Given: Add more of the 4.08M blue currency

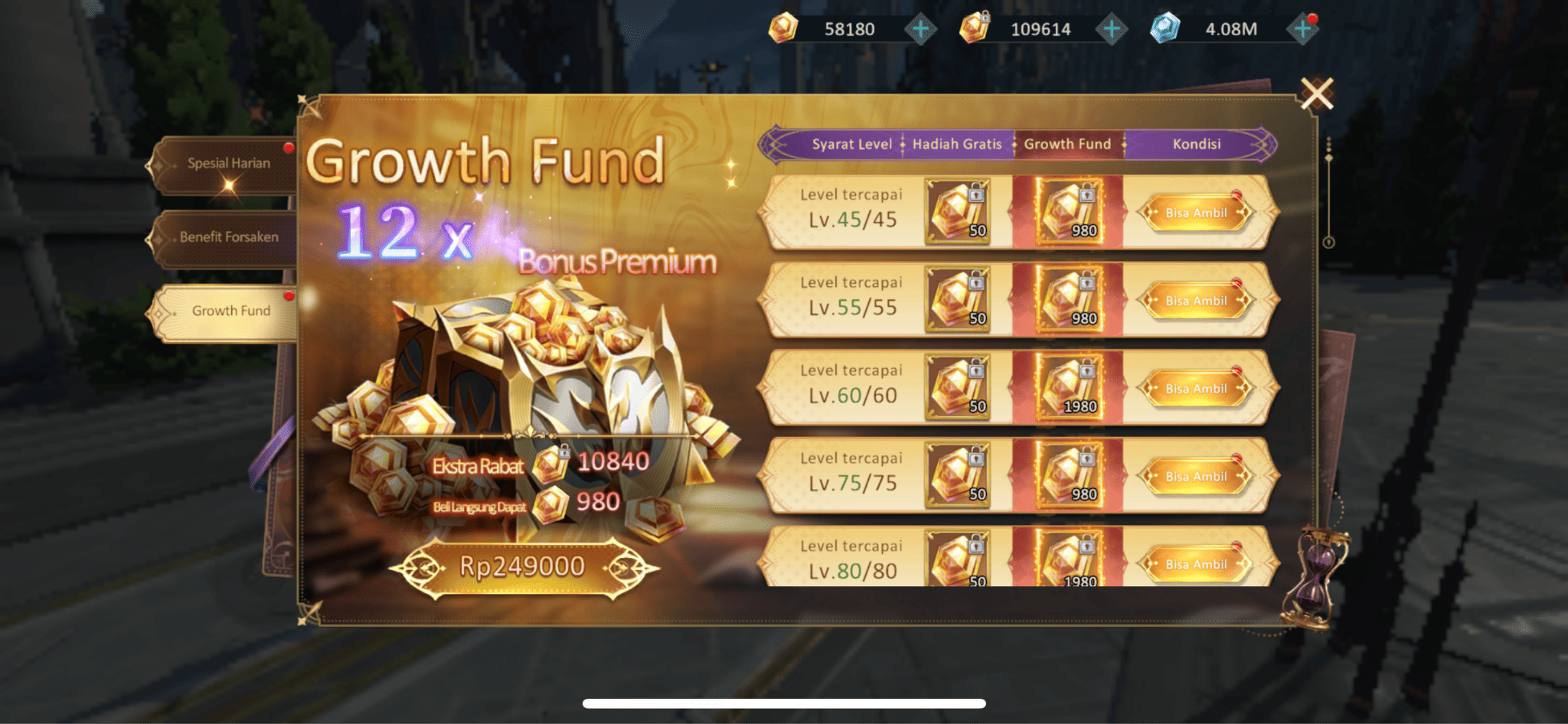Looking at the screenshot, I should pos(1302,30).
